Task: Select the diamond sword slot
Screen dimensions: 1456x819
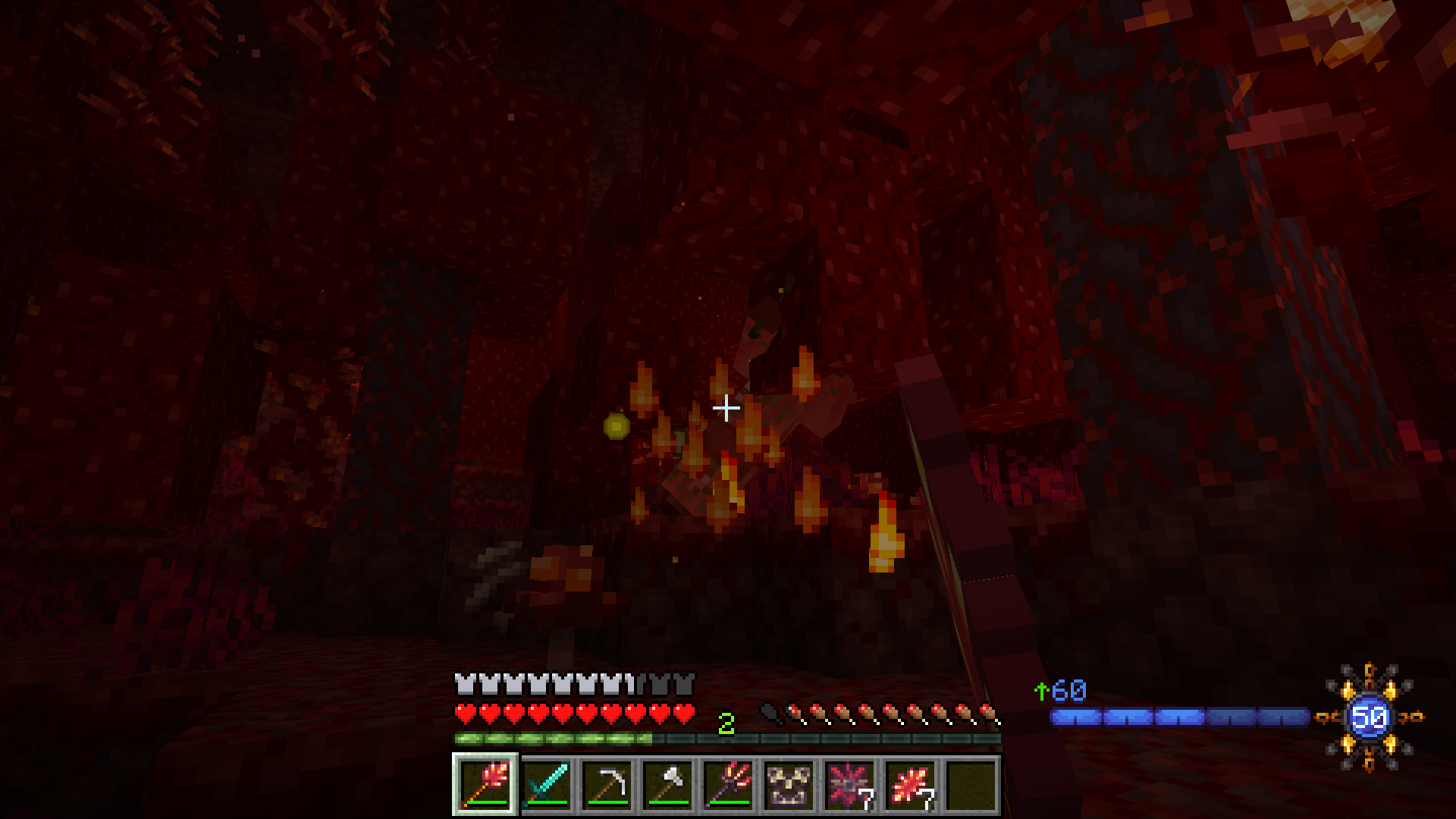Action: [x=546, y=784]
